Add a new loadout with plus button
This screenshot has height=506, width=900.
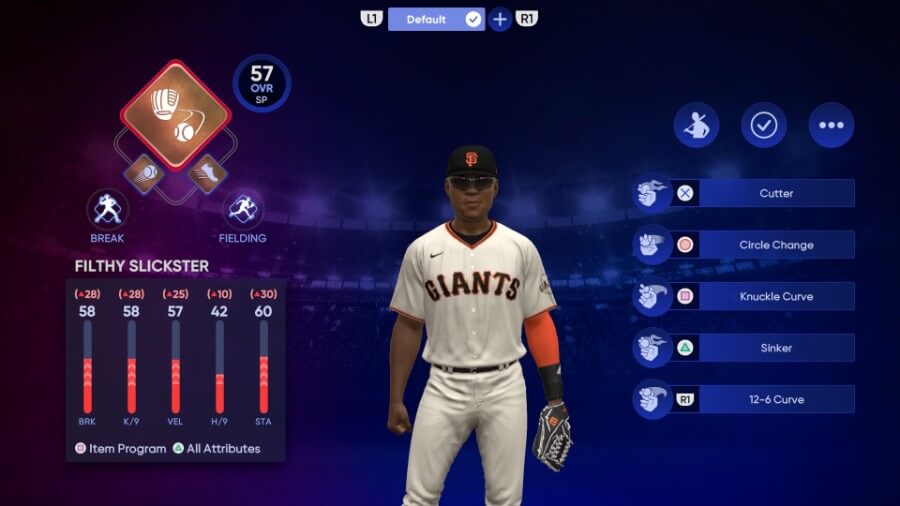point(500,19)
